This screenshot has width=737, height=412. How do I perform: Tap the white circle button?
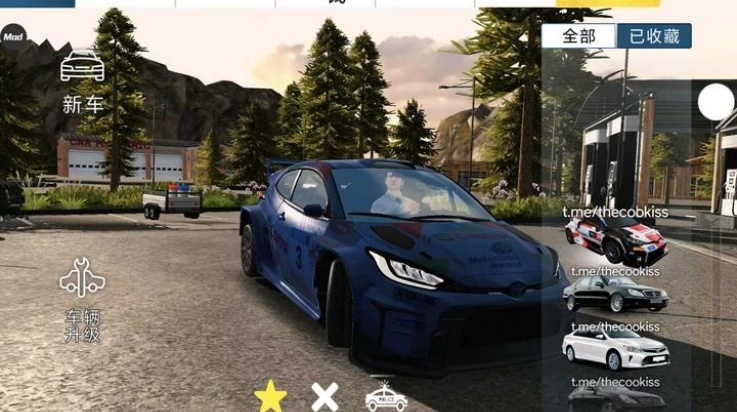coord(716,102)
